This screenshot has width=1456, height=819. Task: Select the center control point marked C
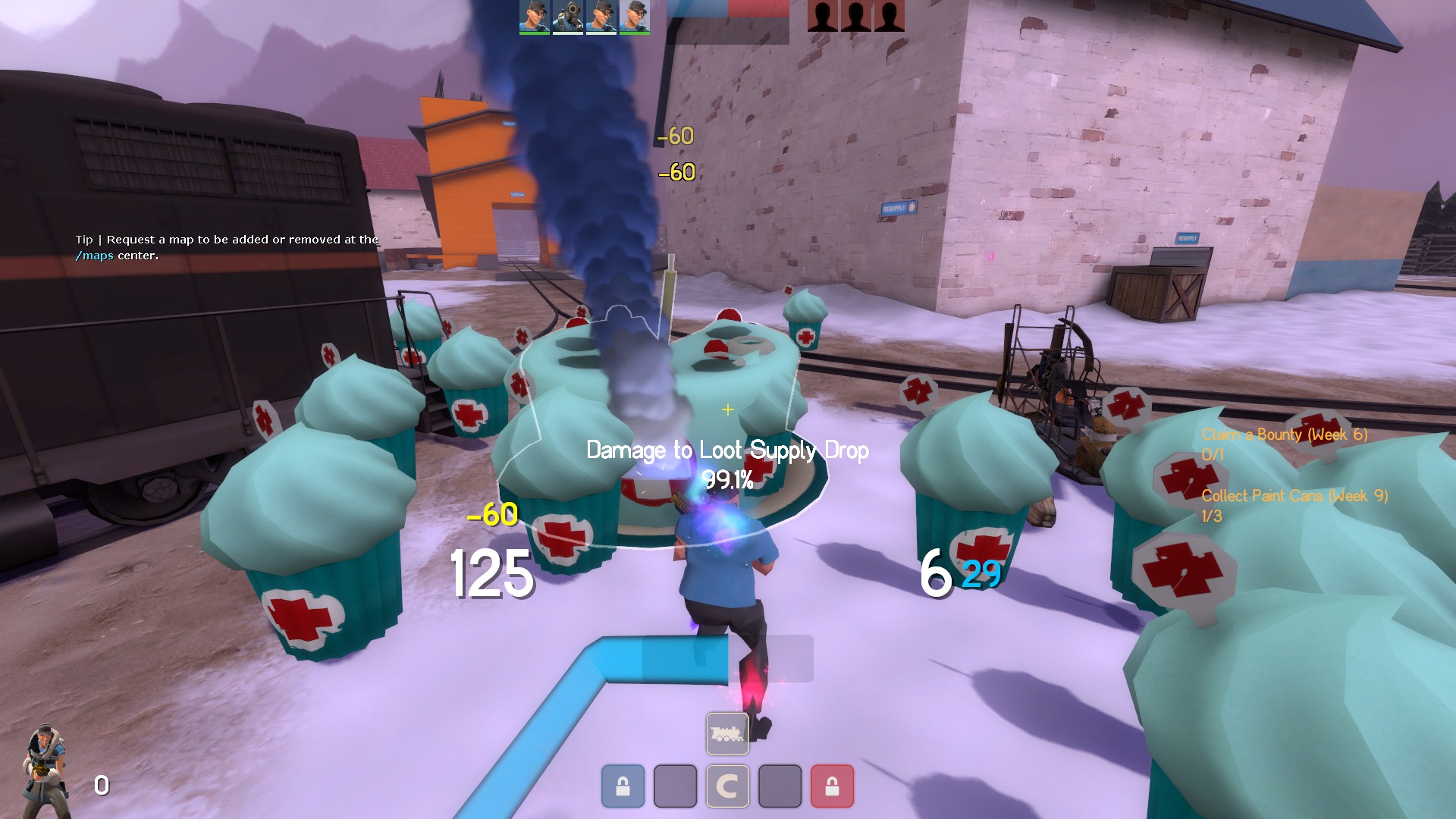click(727, 786)
